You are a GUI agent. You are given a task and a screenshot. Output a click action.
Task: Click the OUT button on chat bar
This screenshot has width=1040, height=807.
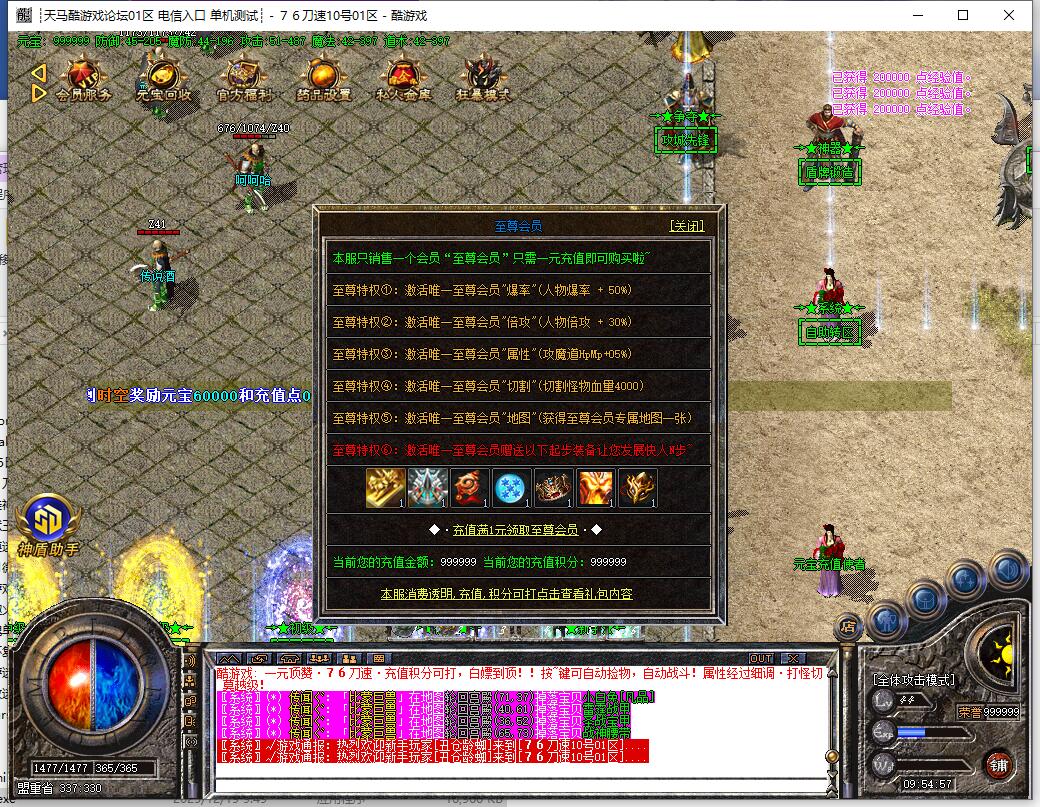761,658
